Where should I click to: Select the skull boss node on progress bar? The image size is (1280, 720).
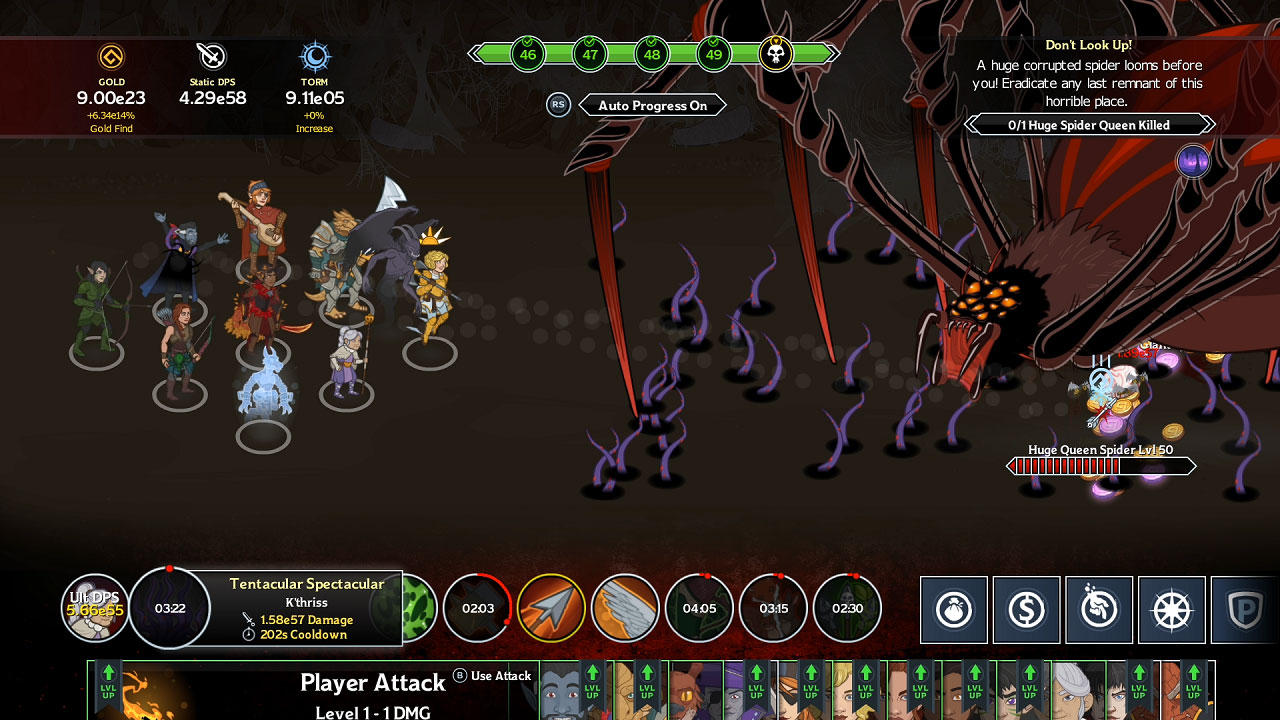tap(777, 54)
